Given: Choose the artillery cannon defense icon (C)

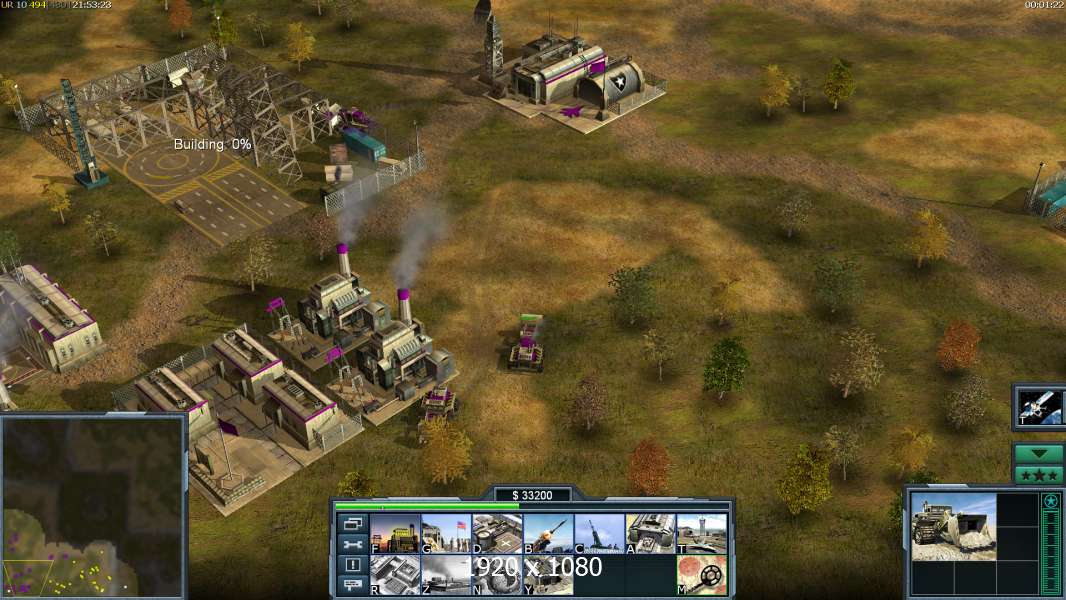Looking at the screenshot, I should (599, 534).
